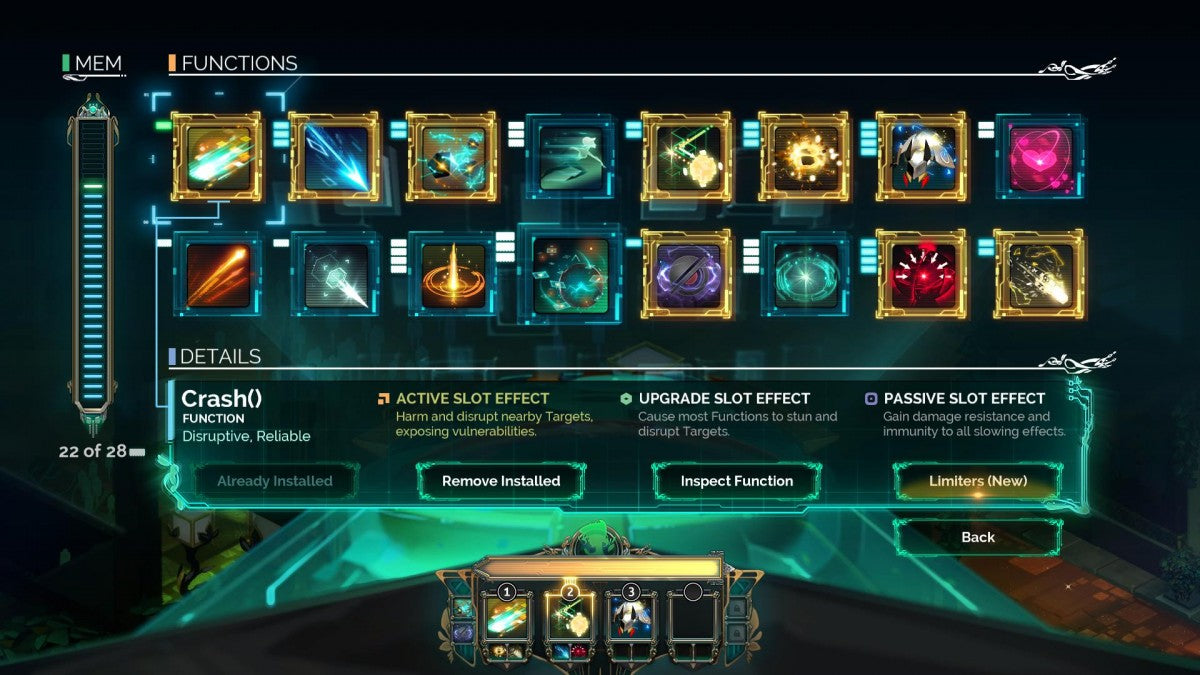
Task: Pick the pink heart function tile
Action: click(x=1040, y=157)
